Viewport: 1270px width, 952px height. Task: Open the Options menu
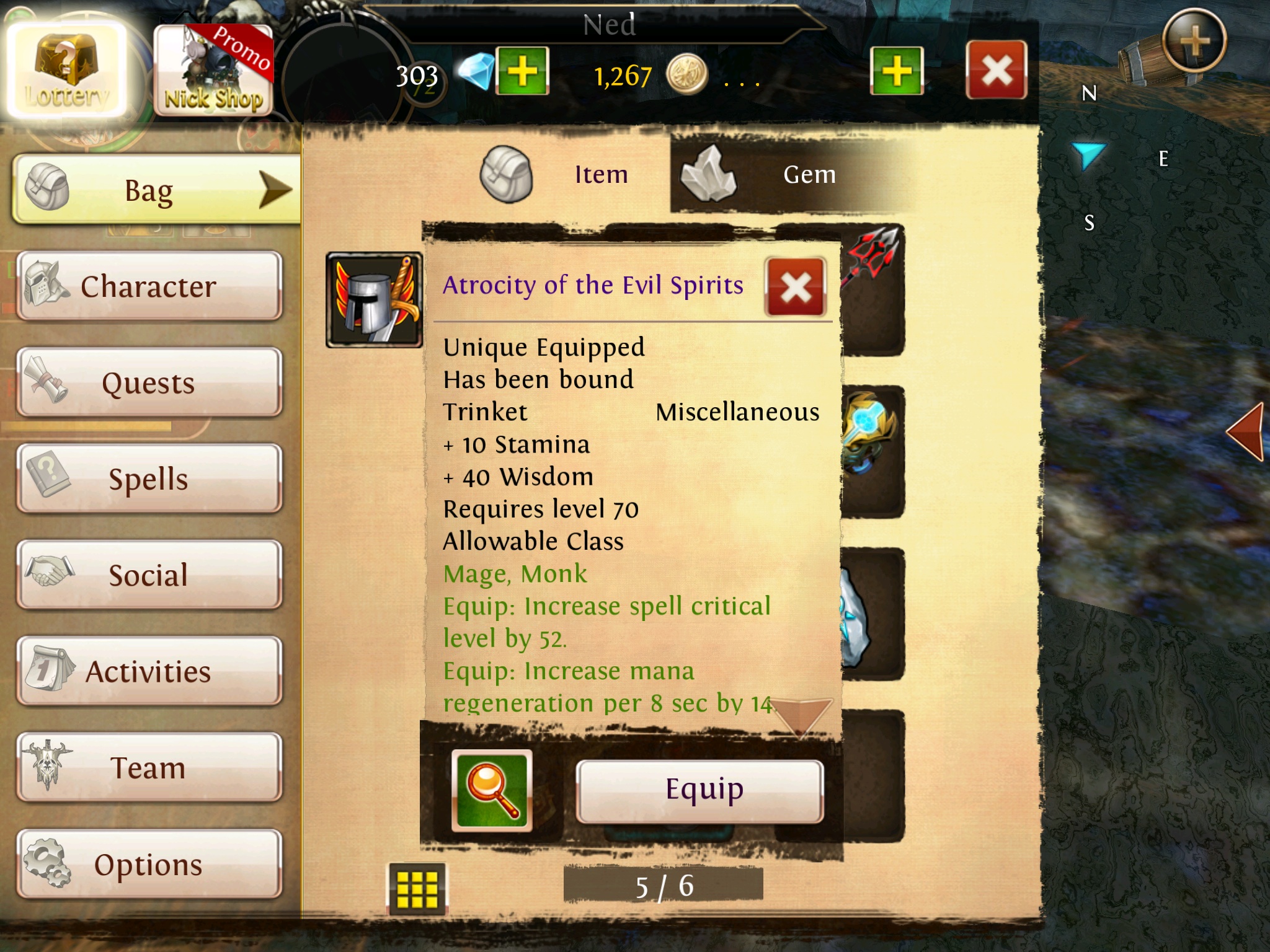149,865
